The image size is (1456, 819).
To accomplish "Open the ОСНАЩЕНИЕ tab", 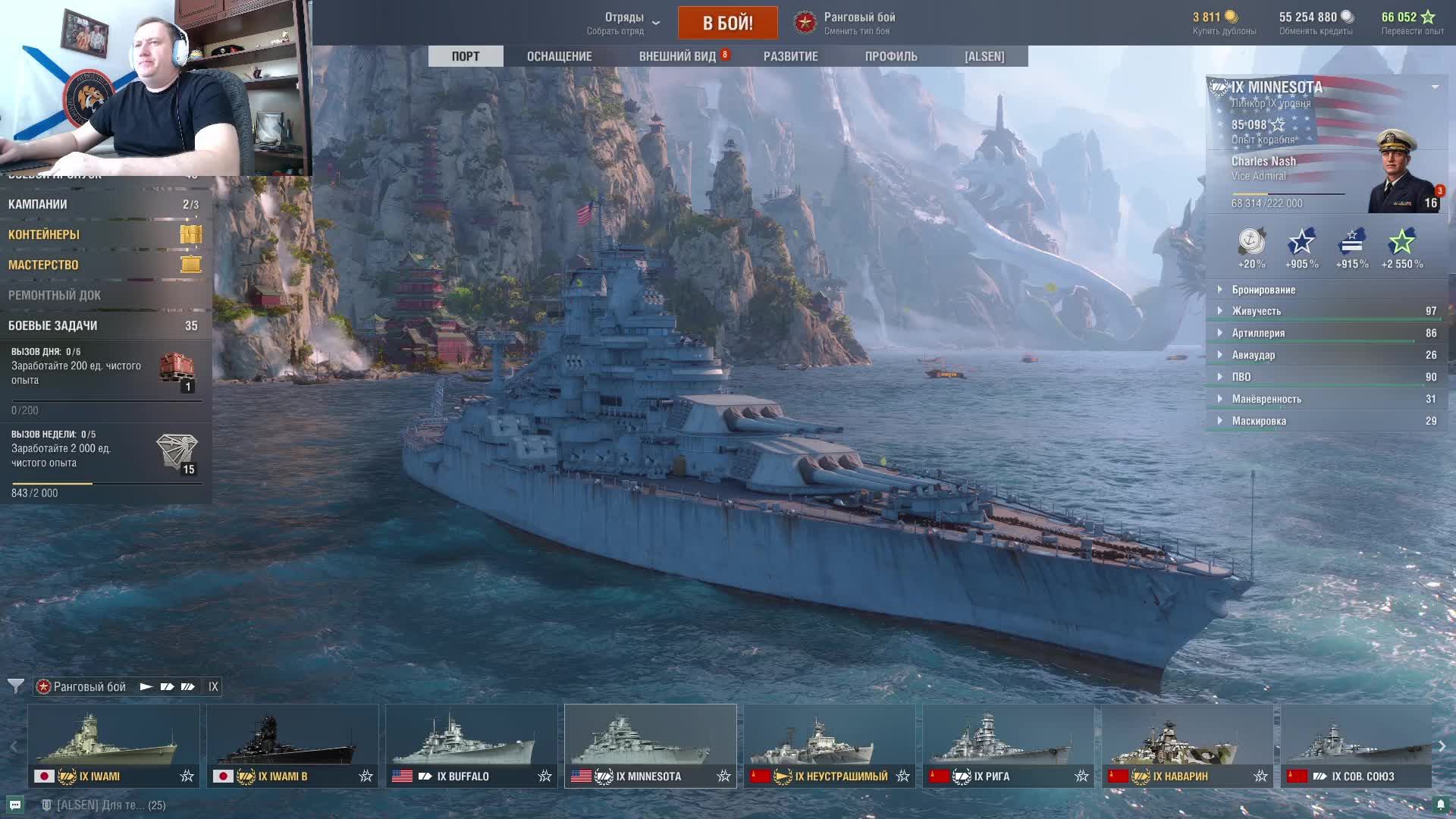I will (x=559, y=56).
